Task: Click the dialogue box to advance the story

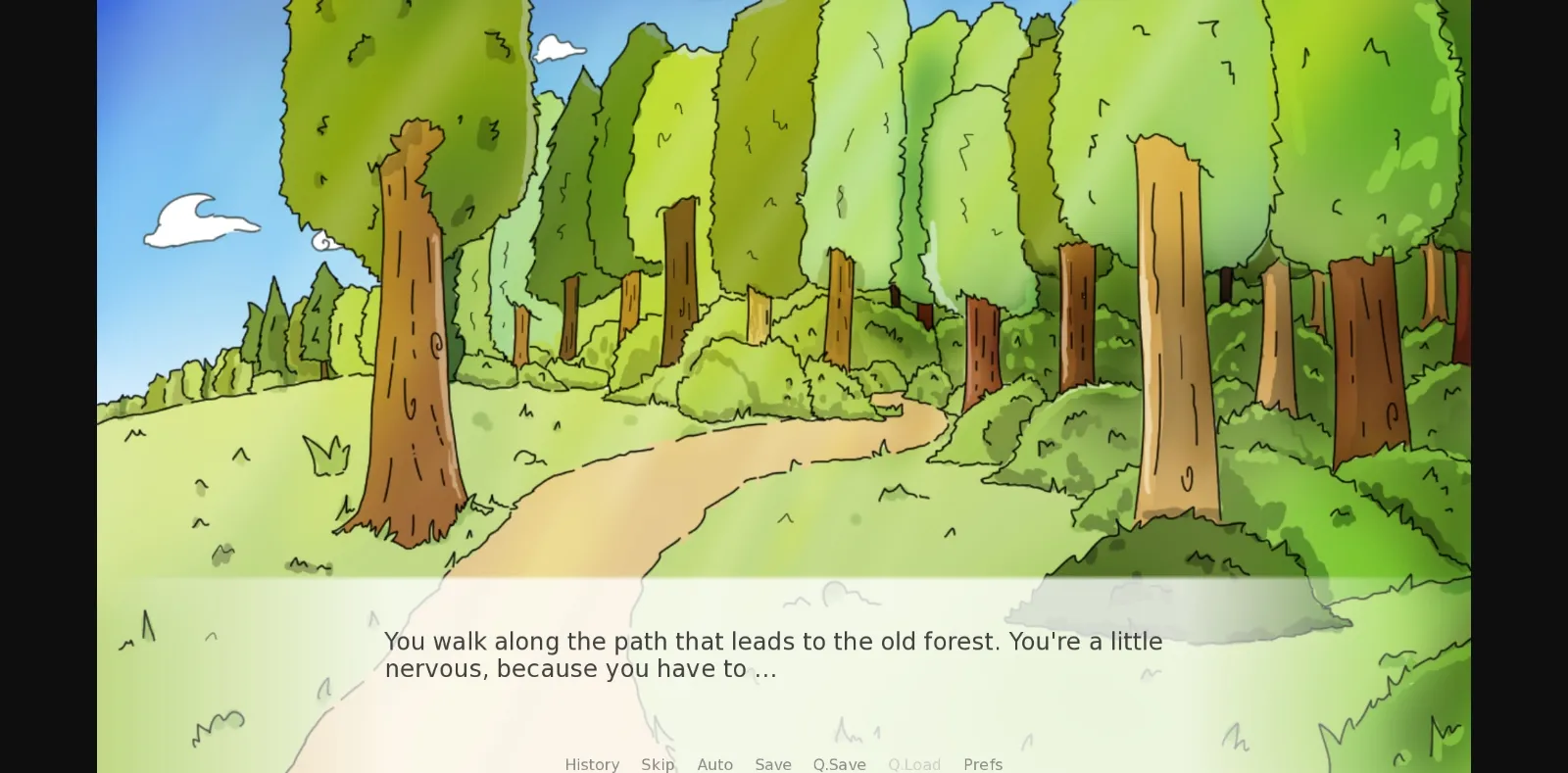Action: click(784, 654)
